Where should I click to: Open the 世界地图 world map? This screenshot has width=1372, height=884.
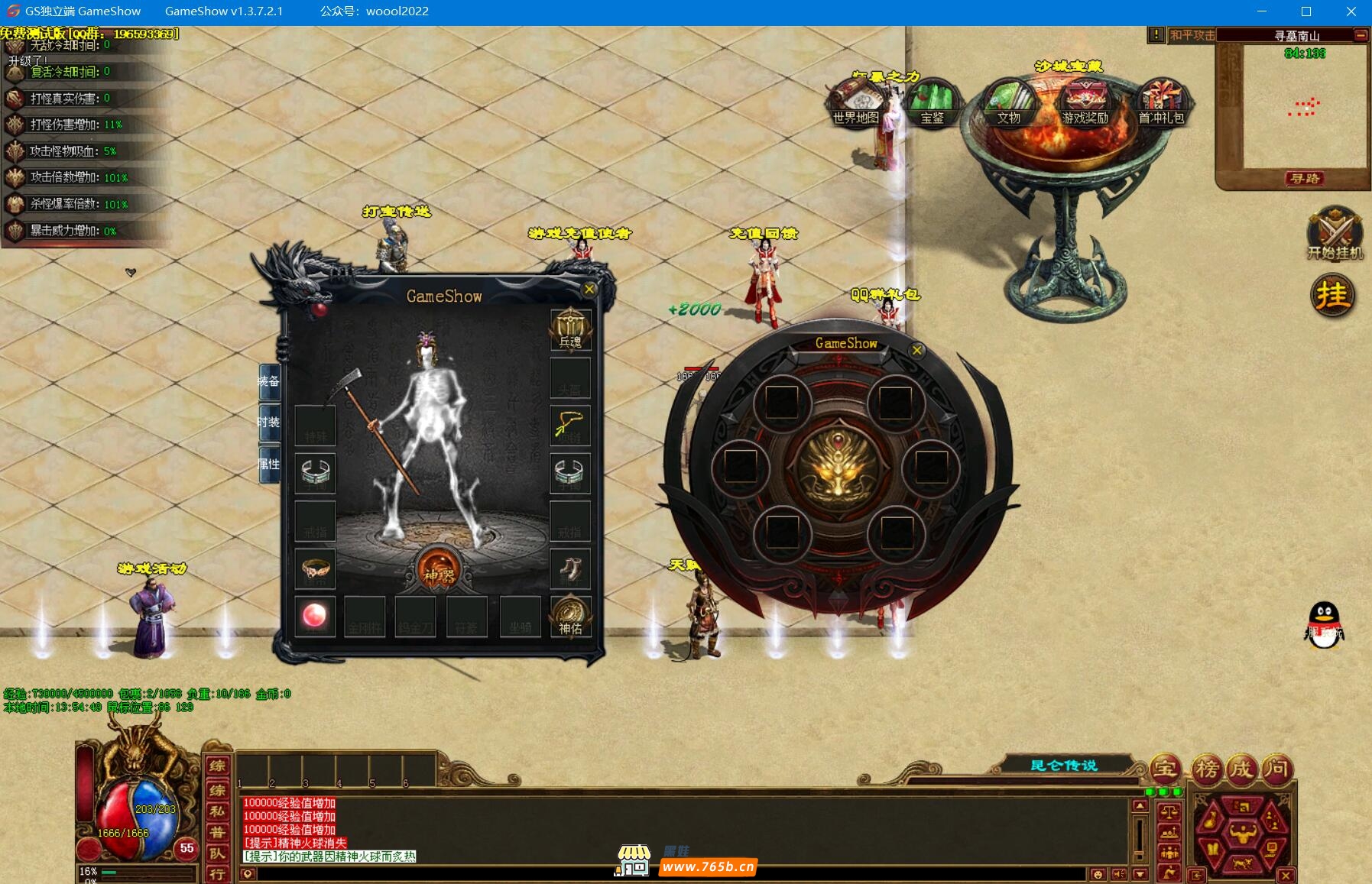[856, 103]
